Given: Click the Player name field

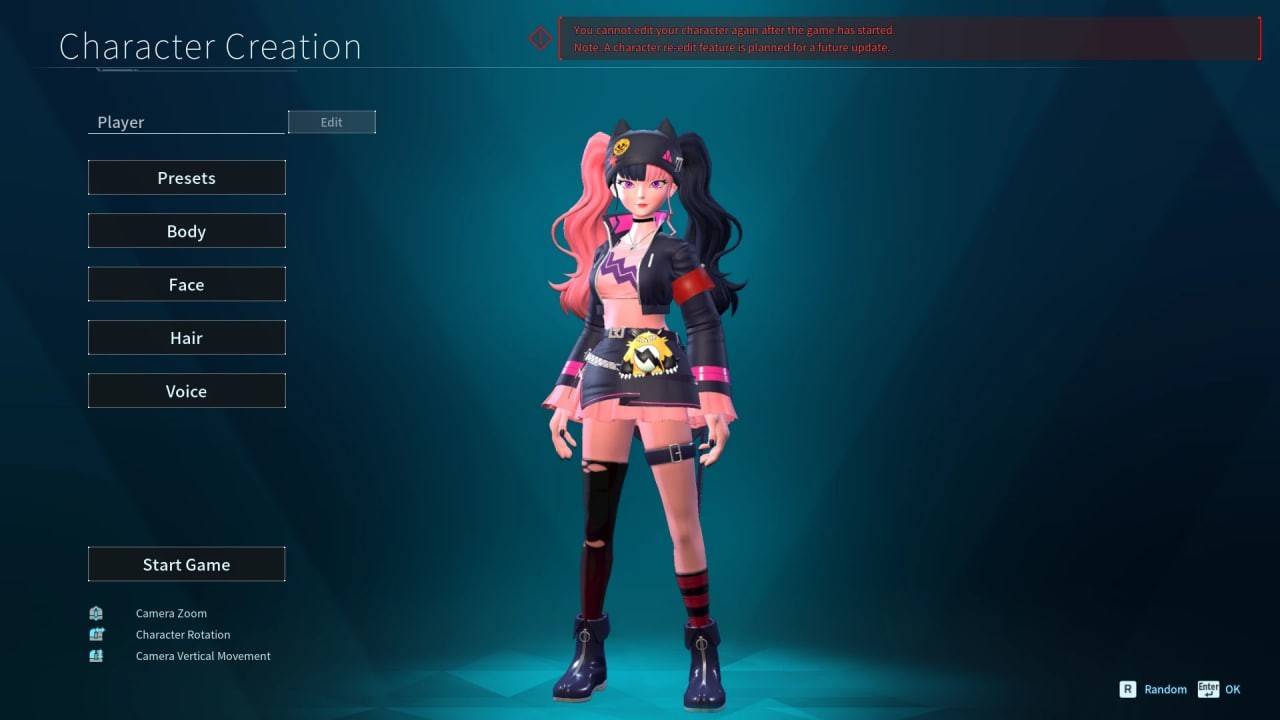Looking at the screenshot, I should point(185,121).
